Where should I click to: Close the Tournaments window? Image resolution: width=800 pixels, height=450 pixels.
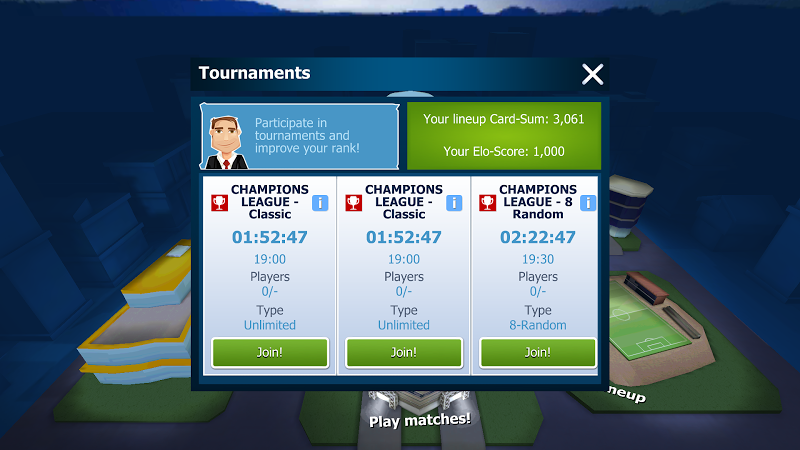(593, 74)
